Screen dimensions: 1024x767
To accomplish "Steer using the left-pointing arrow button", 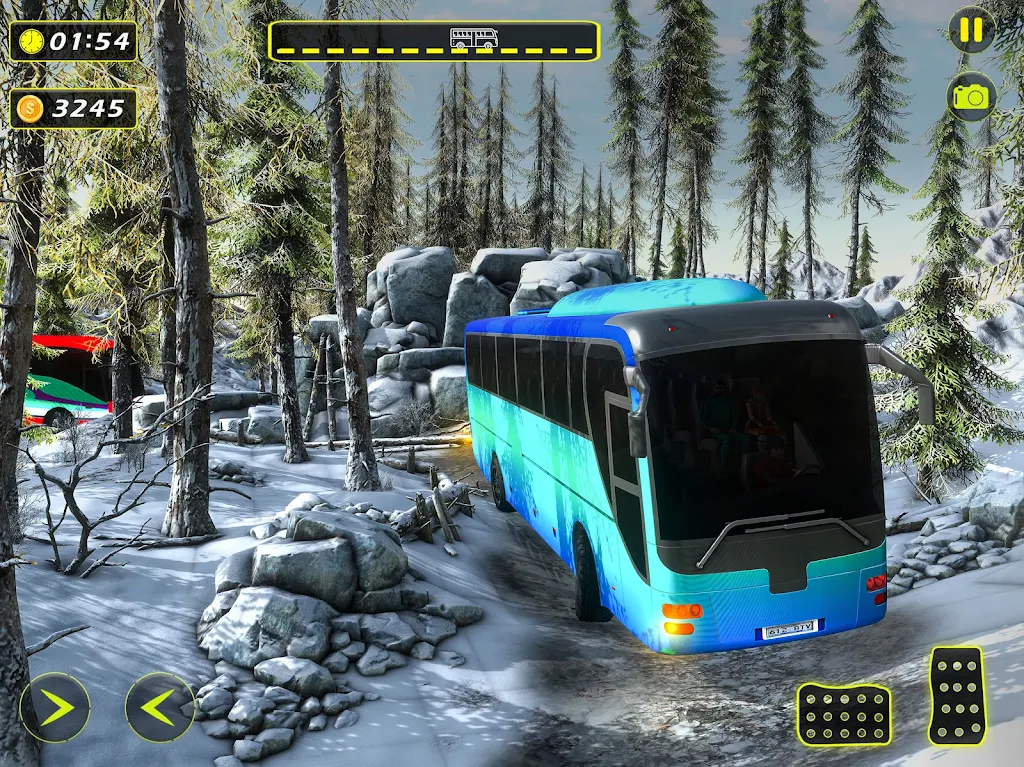I will coord(160,707).
